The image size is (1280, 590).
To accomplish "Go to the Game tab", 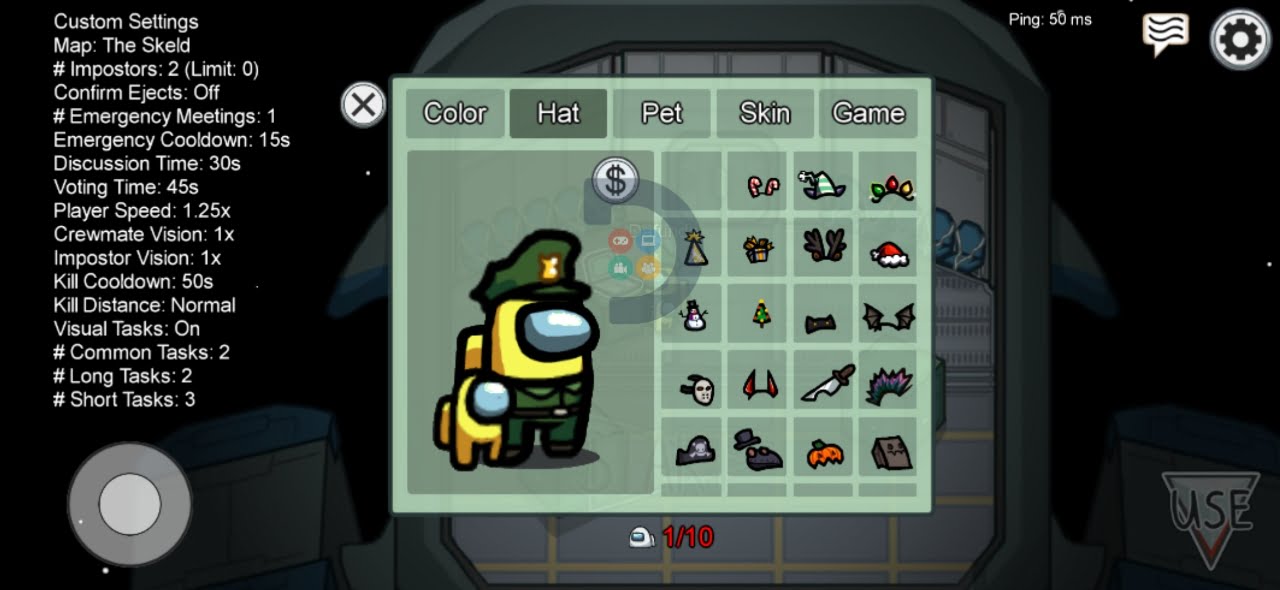I will pyautogui.click(x=868, y=113).
